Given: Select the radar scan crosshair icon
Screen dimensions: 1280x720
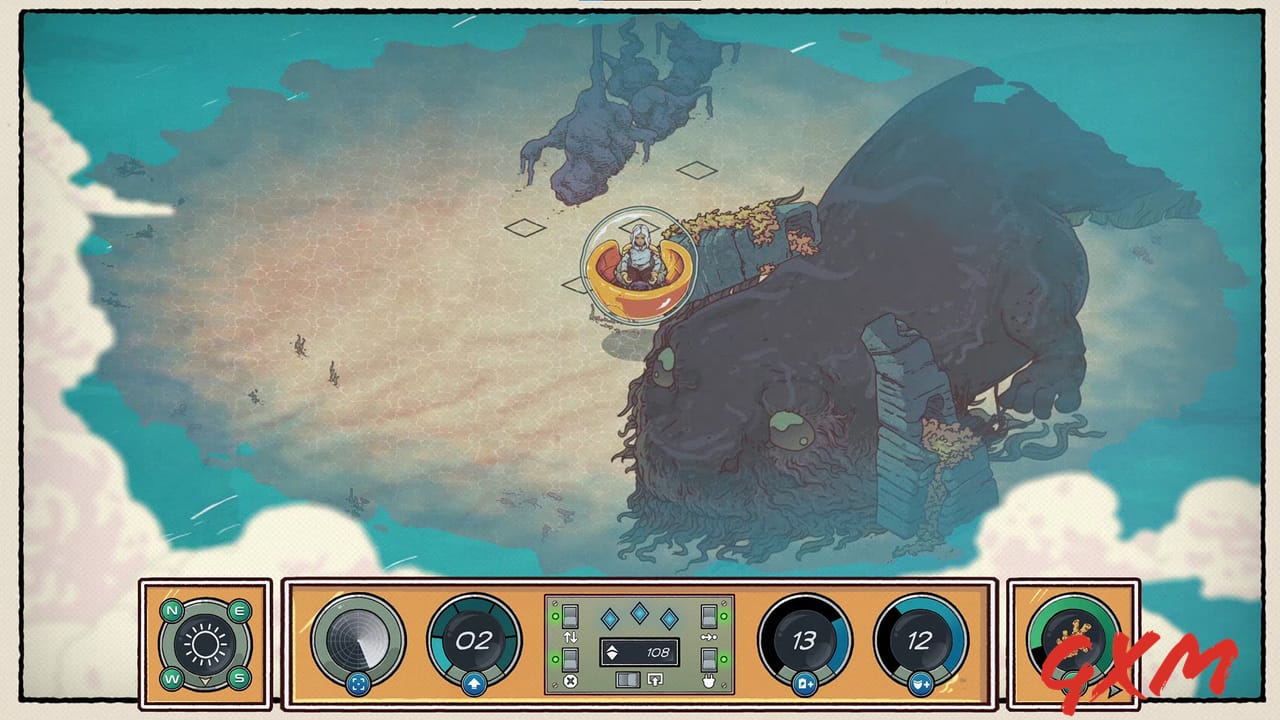Looking at the screenshot, I should click(x=360, y=684).
